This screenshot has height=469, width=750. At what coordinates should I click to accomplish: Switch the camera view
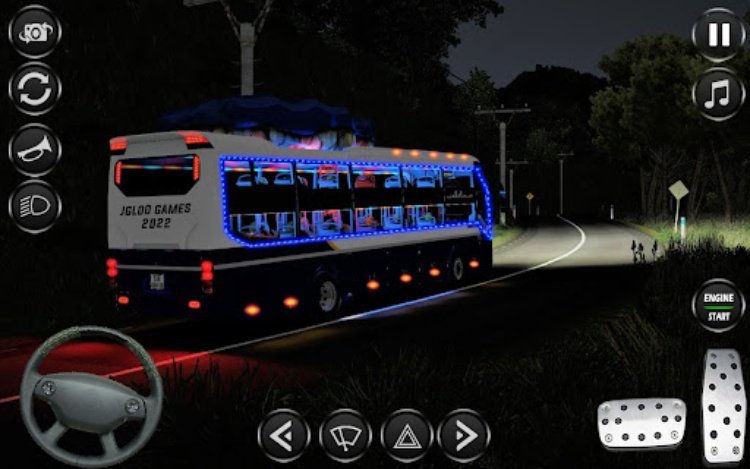click(34, 31)
